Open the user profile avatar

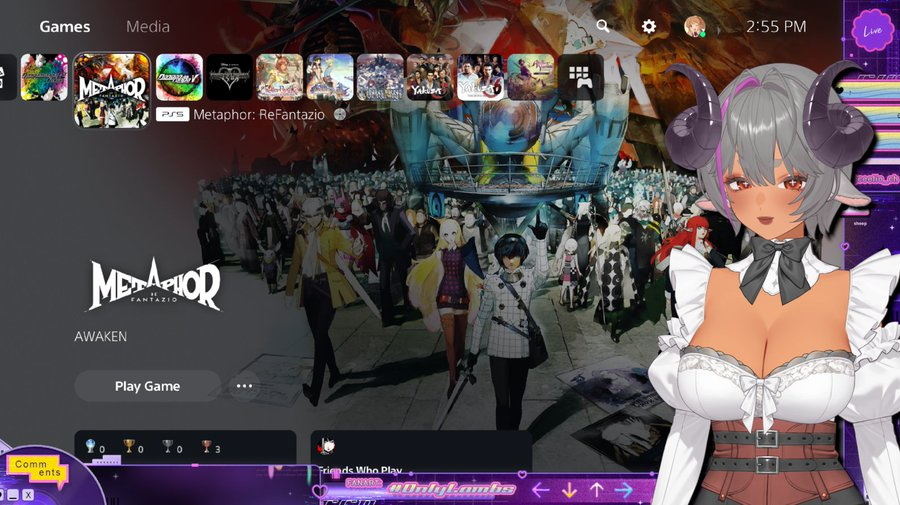pyautogui.click(x=694, y=27)
